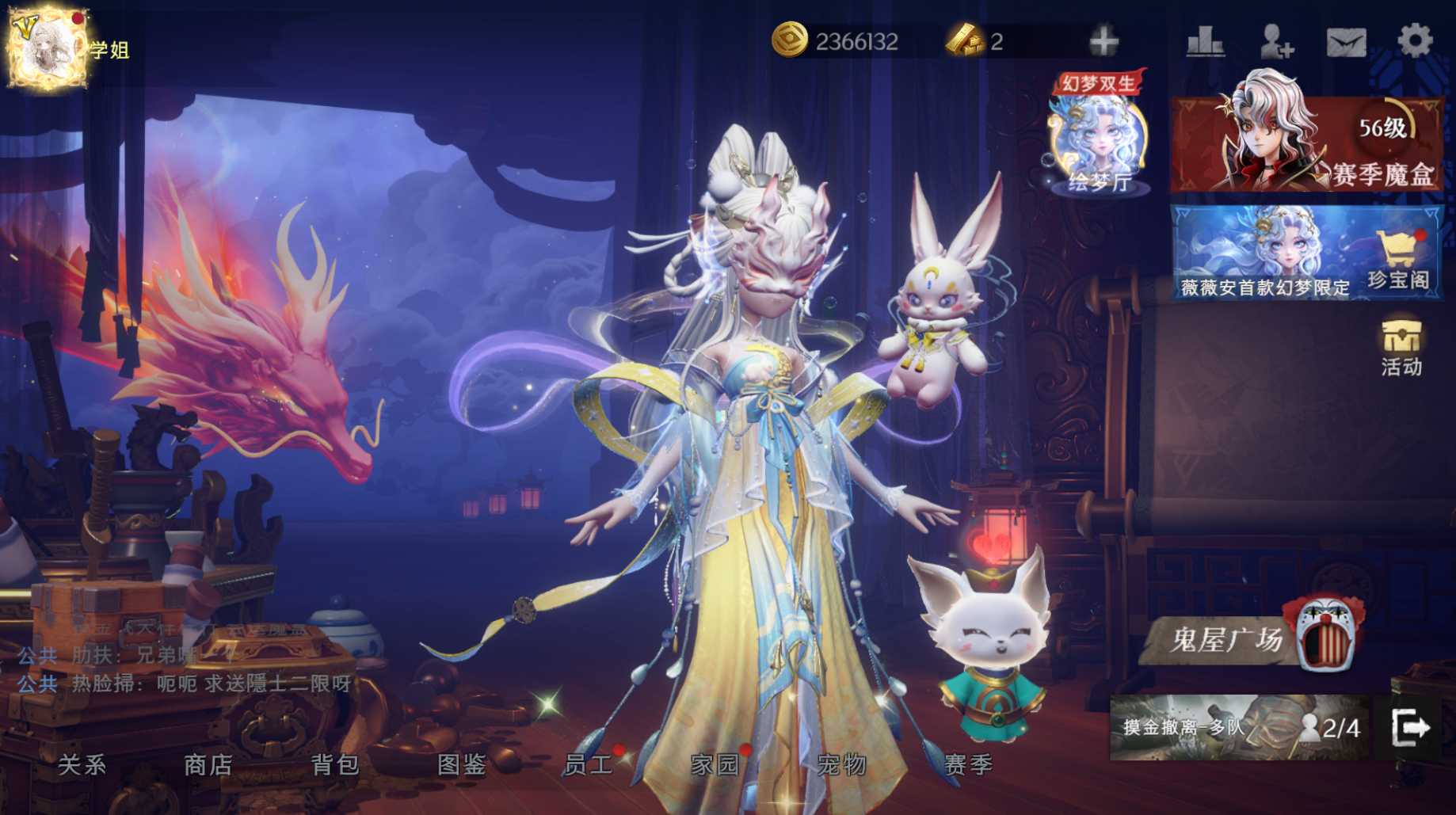Image resolution: width=1456 pixels, height=815 pixels.
Task: Open the 活动 events menu
Action: click(1401, 346)
